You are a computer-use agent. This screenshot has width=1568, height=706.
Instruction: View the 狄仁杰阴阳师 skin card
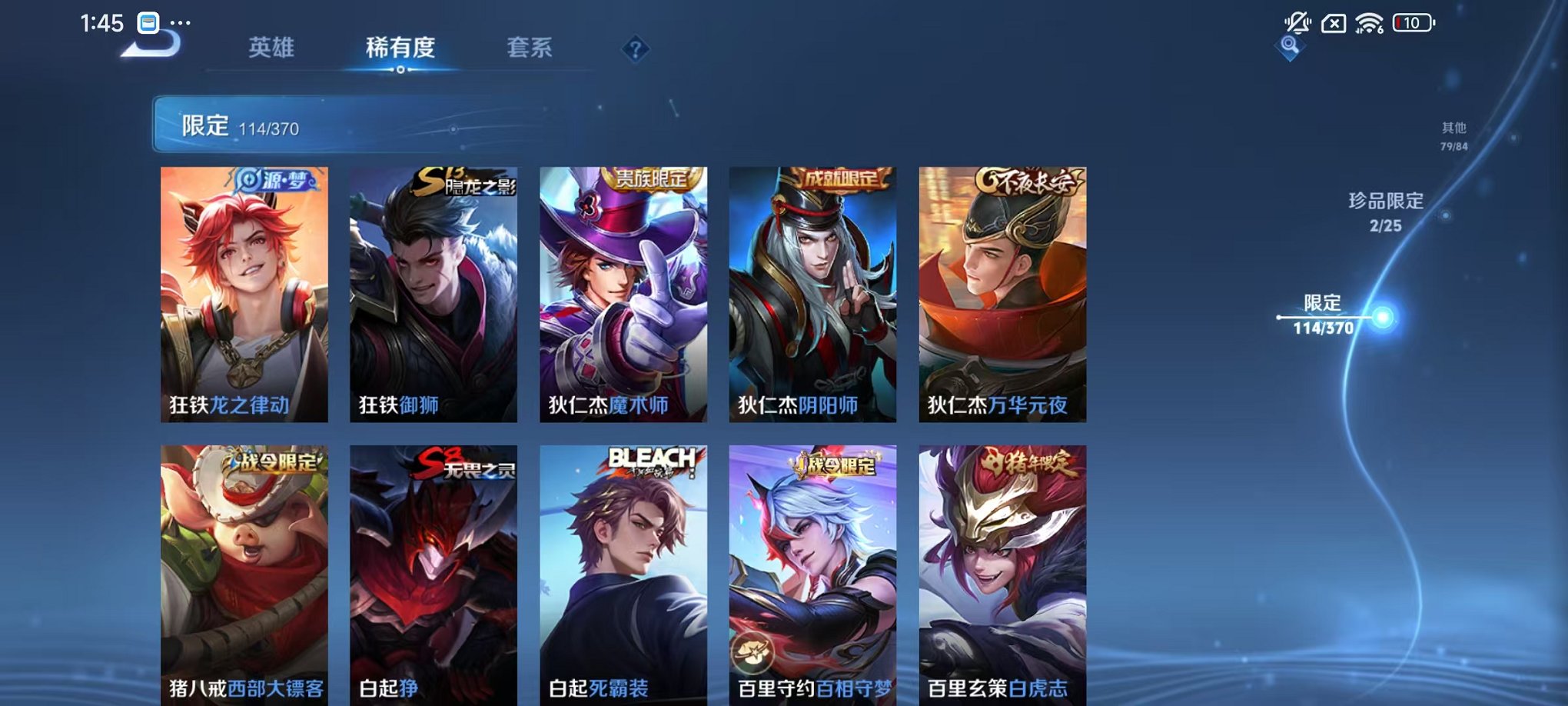(812, 292)
